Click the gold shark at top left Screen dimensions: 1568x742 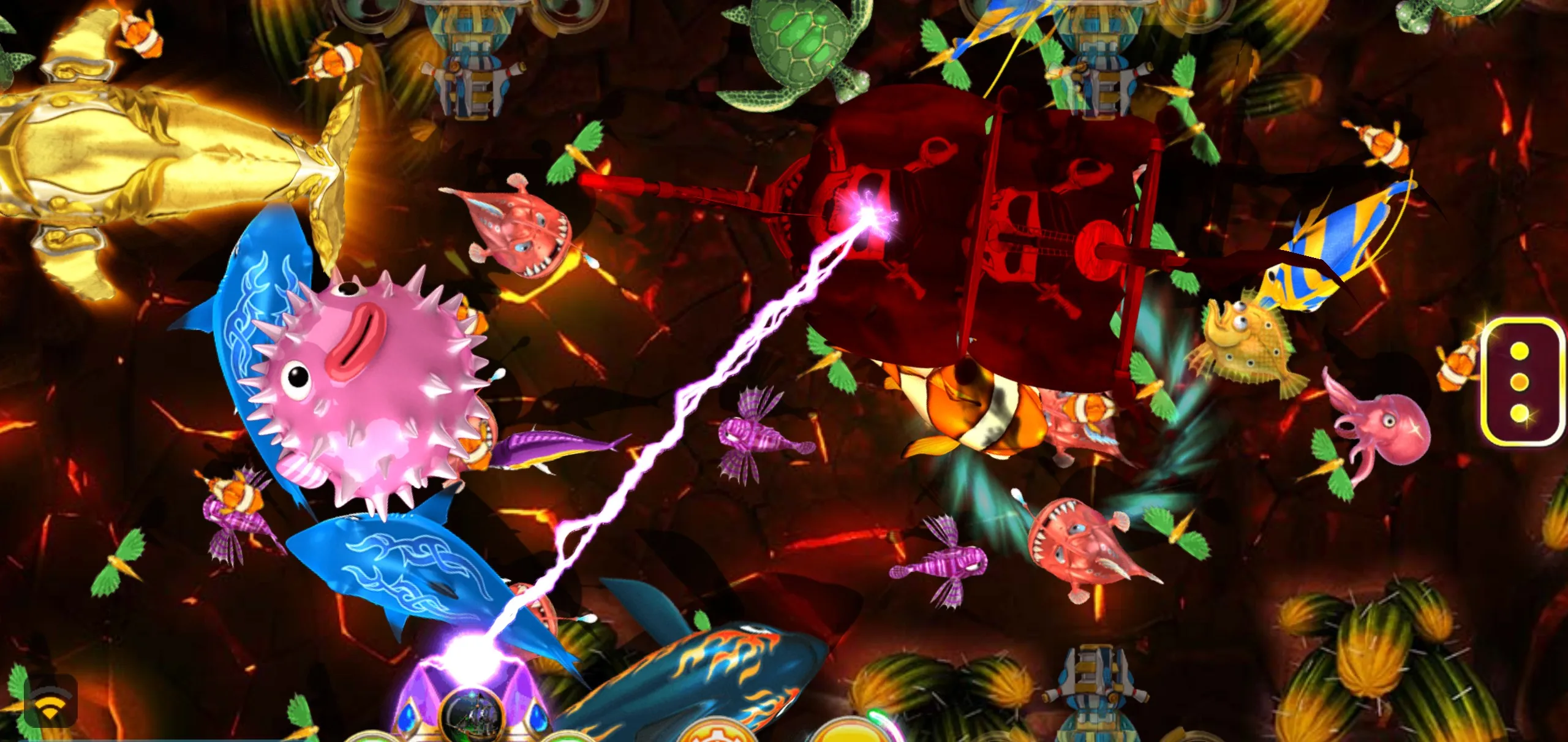141,153
